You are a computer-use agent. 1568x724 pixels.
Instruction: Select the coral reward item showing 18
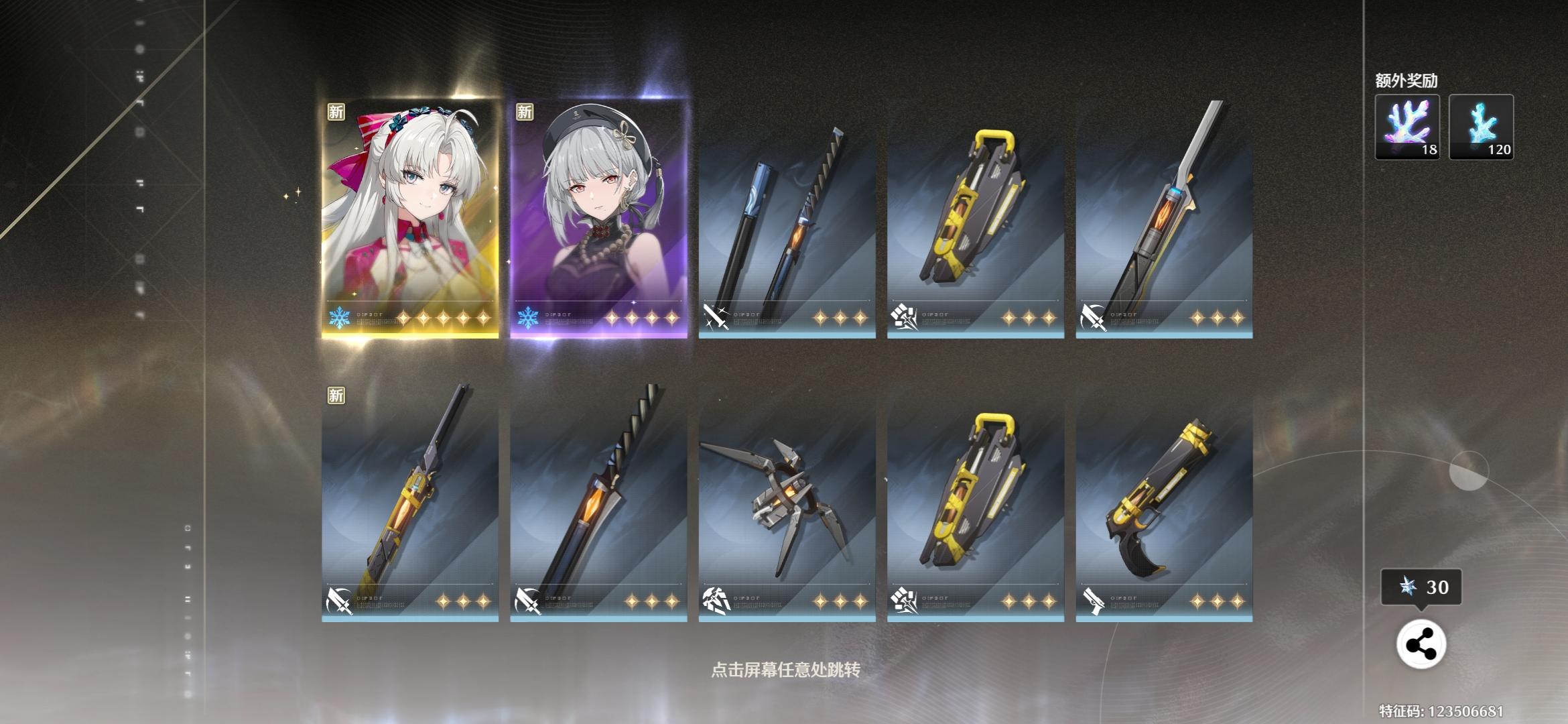(1406, 127)
